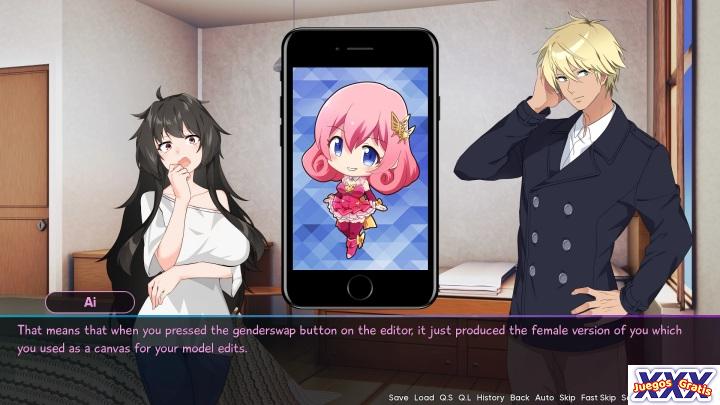Go Back to previous dialogue line
This screenshot has height=405, width=720.
pos(520,397)
